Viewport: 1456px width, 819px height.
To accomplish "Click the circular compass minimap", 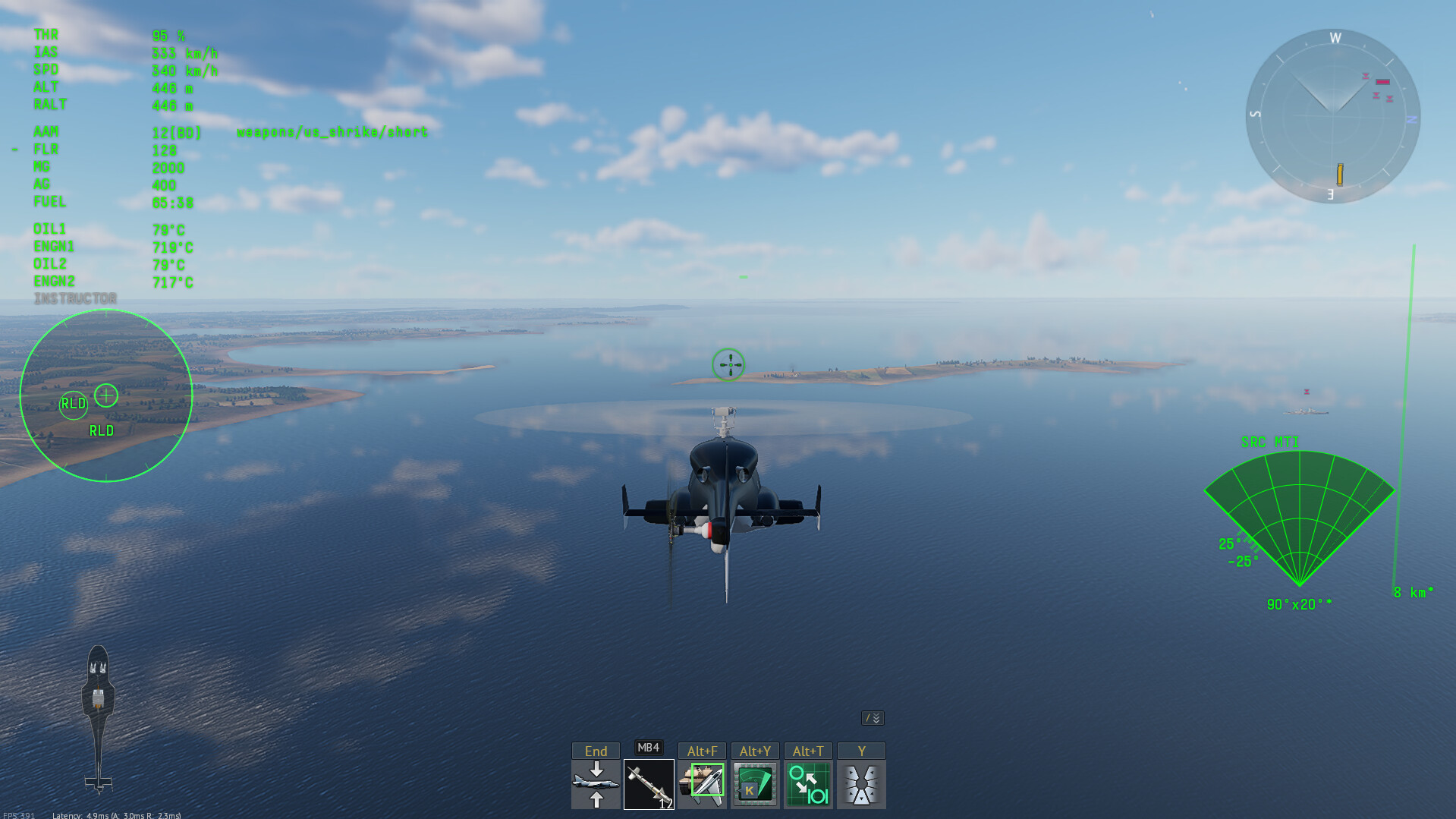I will click(1332, 116).
